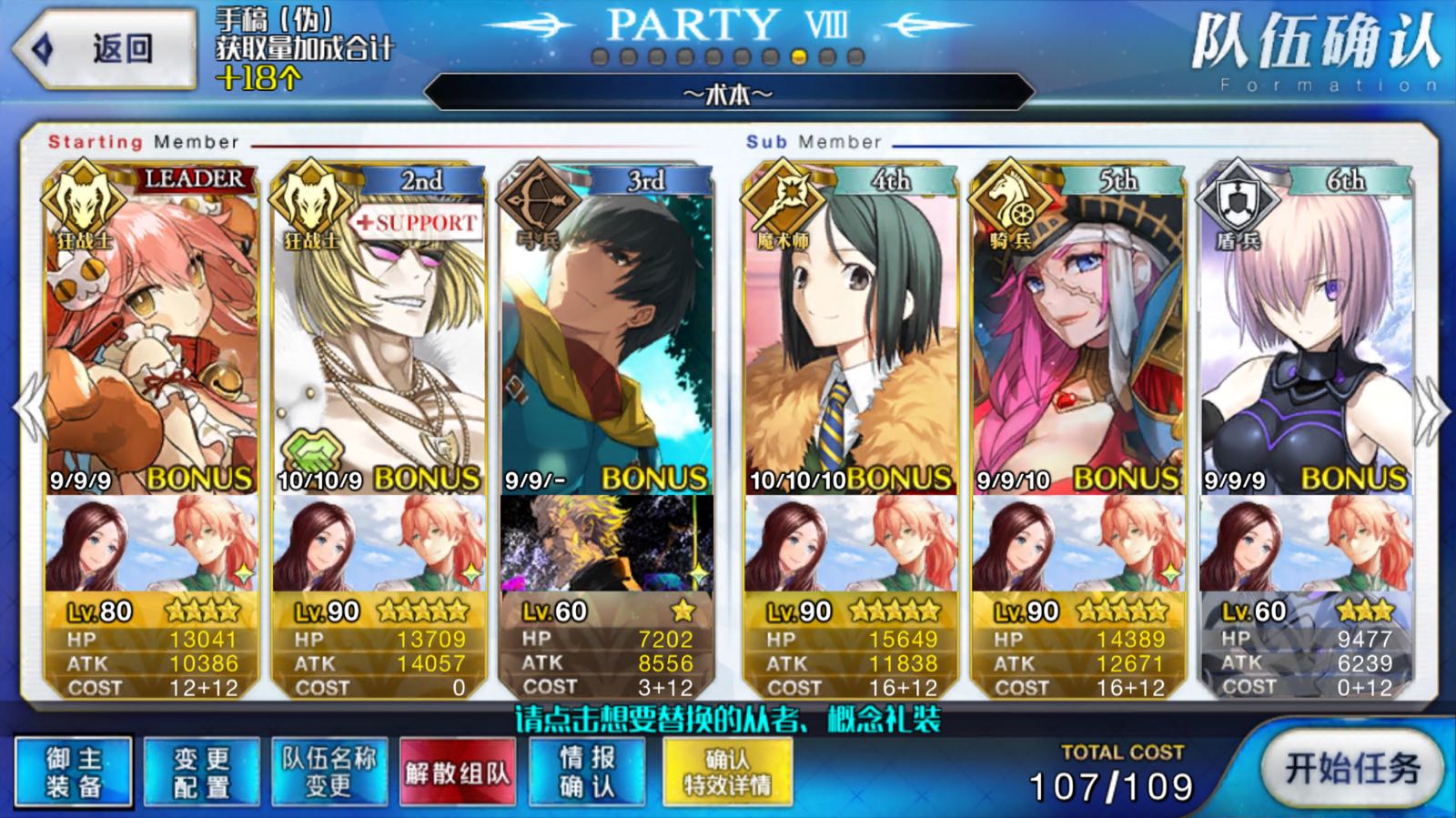Screen dimensions: 1456x818
Task: Jump to the first party dot indicator
Action: 600,57
